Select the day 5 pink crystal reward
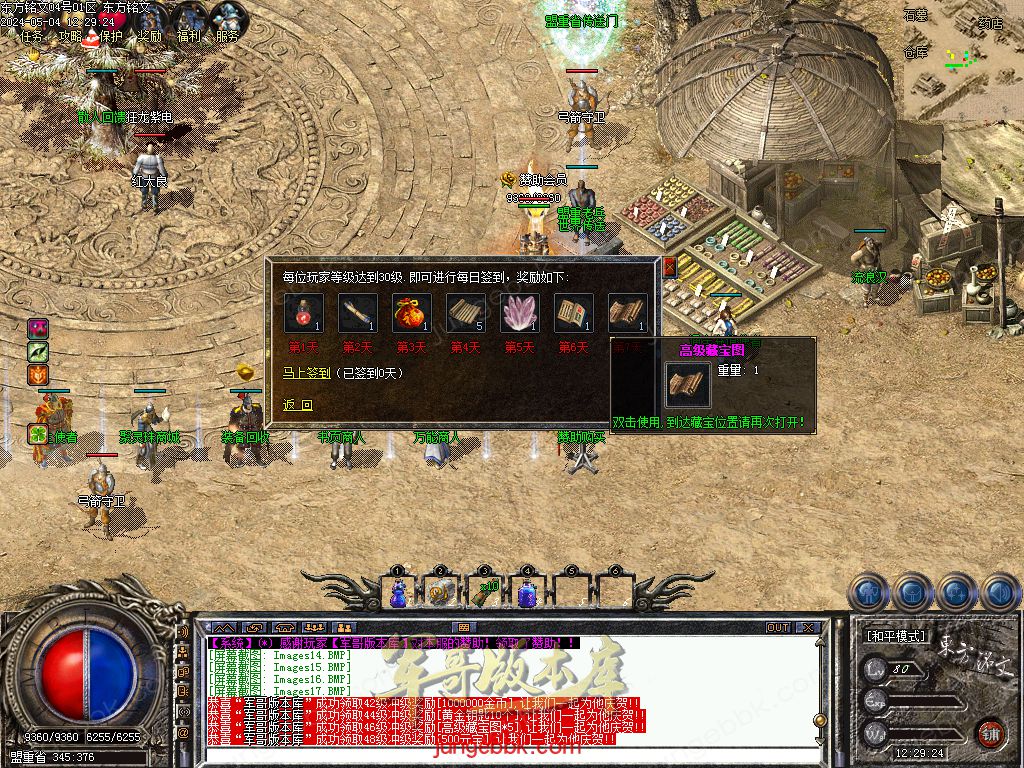The image size is (1024, 768). 519,313
